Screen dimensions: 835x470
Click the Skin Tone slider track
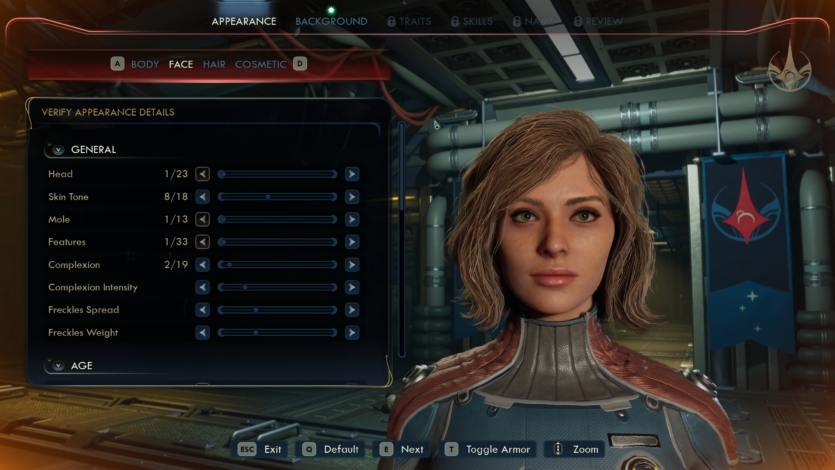point(277,197)
